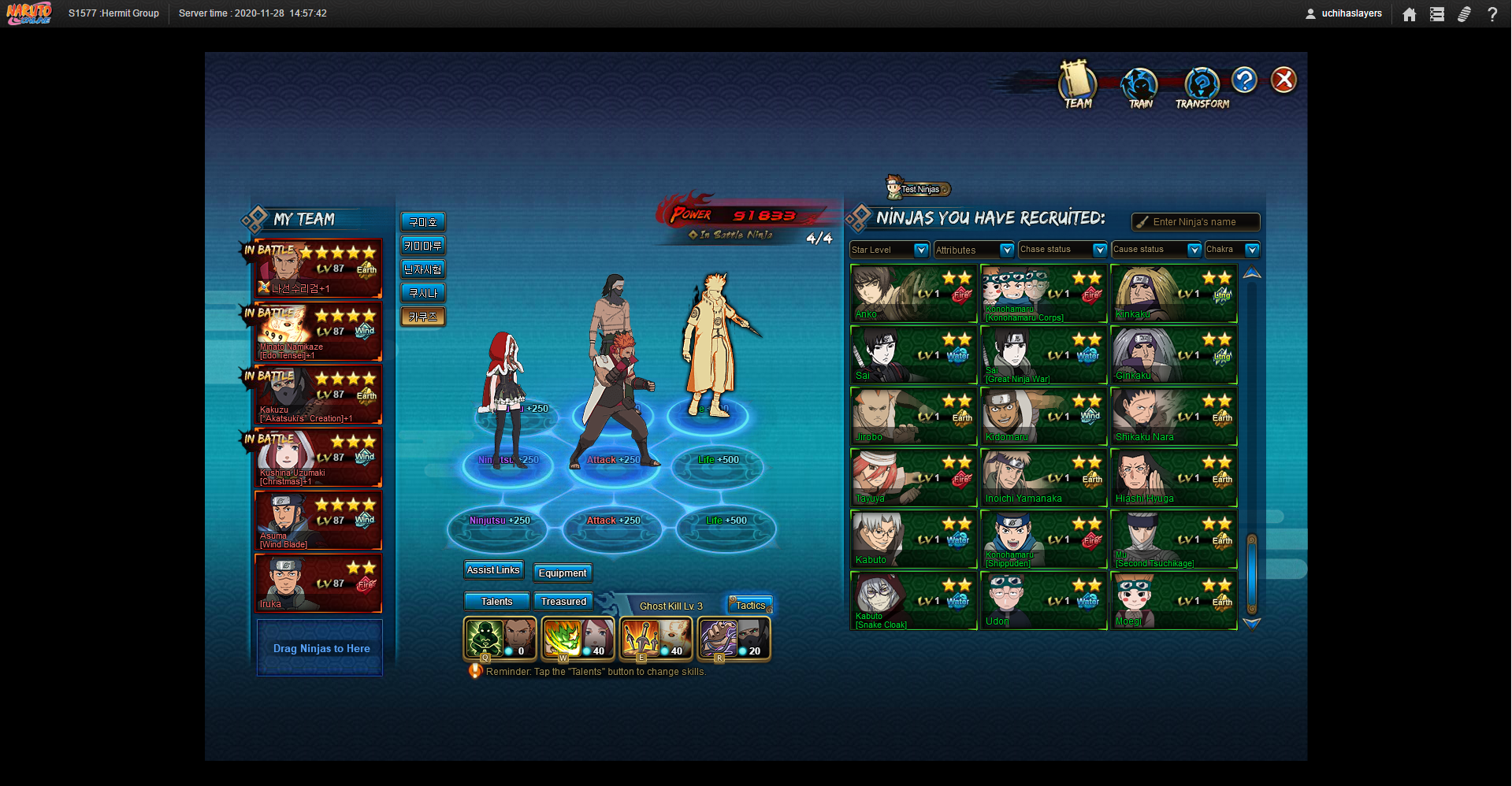Open Assist Links
Viewport: 1512px width, 786px height.
pos(493,570)
